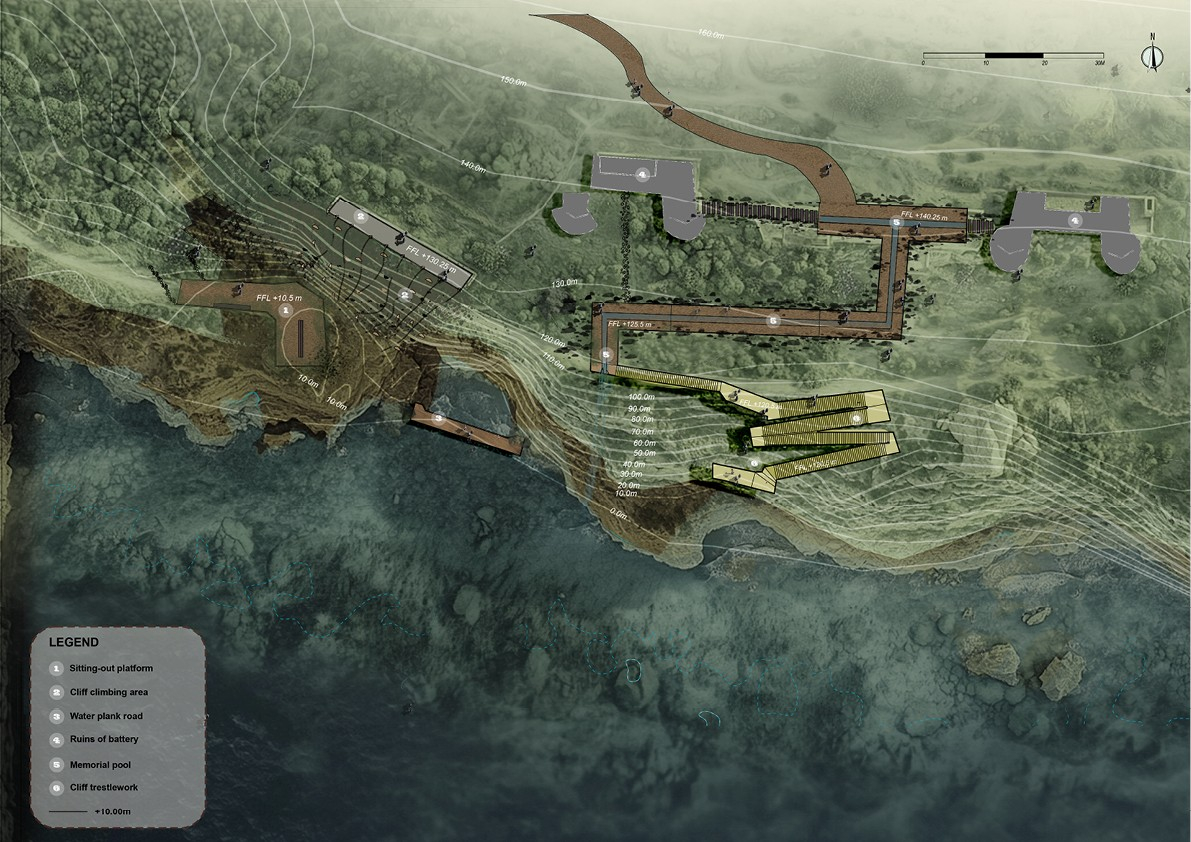Select Ruins of battery in the legend
The width and height of the screenshot is (1191, 842).
point(104,740)
